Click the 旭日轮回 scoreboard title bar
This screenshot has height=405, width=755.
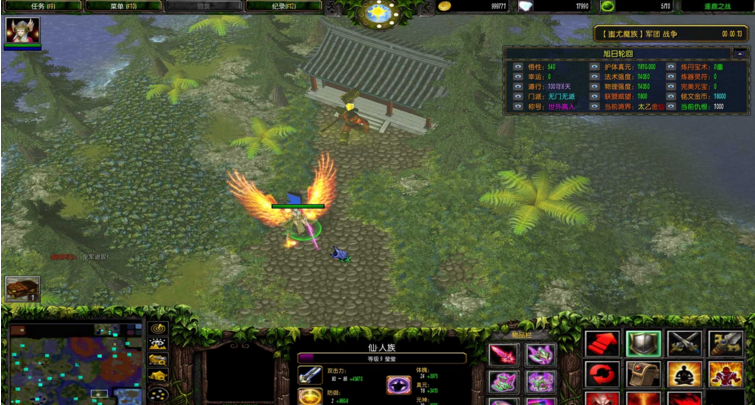(625, 53)
